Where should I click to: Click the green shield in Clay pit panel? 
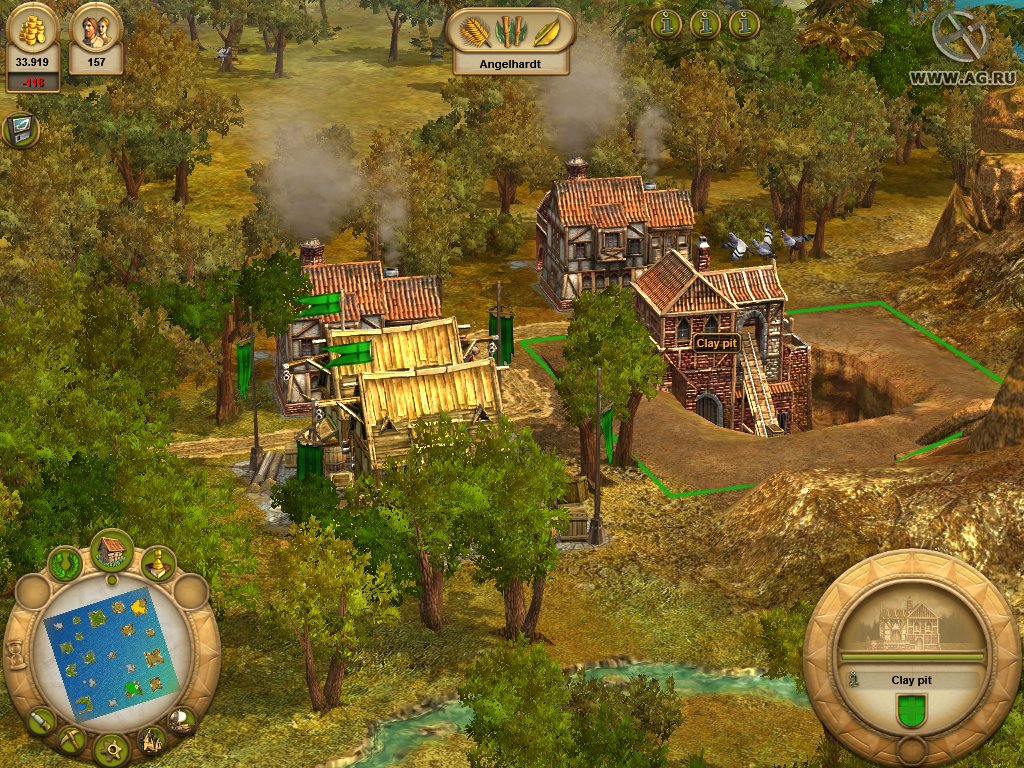[x=910, y=712]
